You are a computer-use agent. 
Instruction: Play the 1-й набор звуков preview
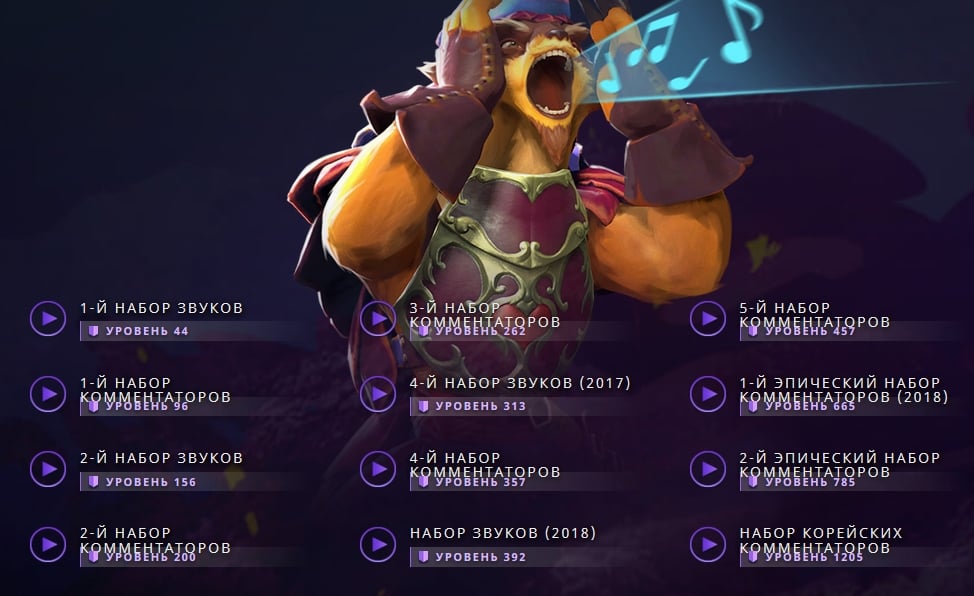tap(48, 318)
